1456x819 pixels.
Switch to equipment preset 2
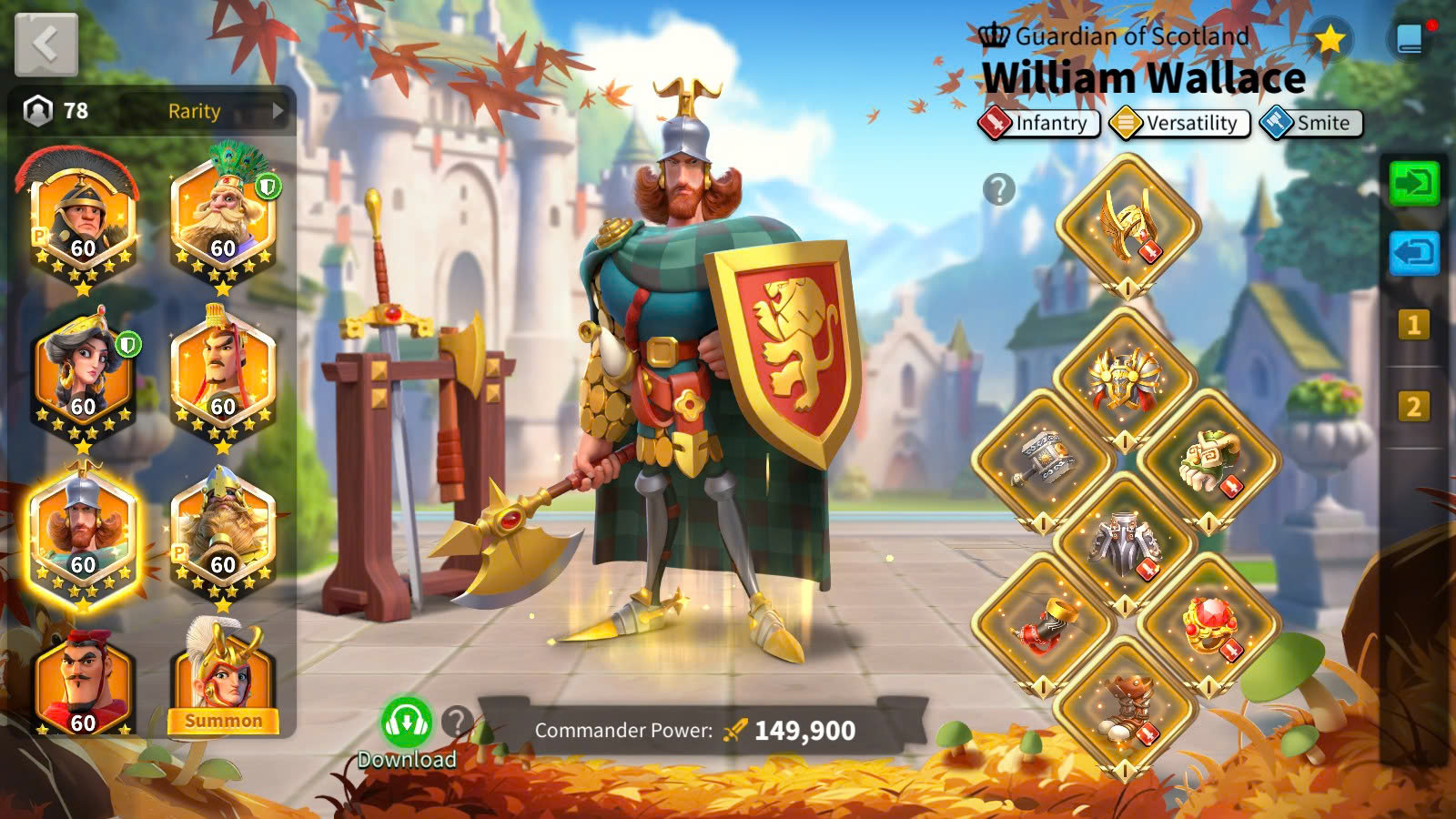pos(1413,406)
